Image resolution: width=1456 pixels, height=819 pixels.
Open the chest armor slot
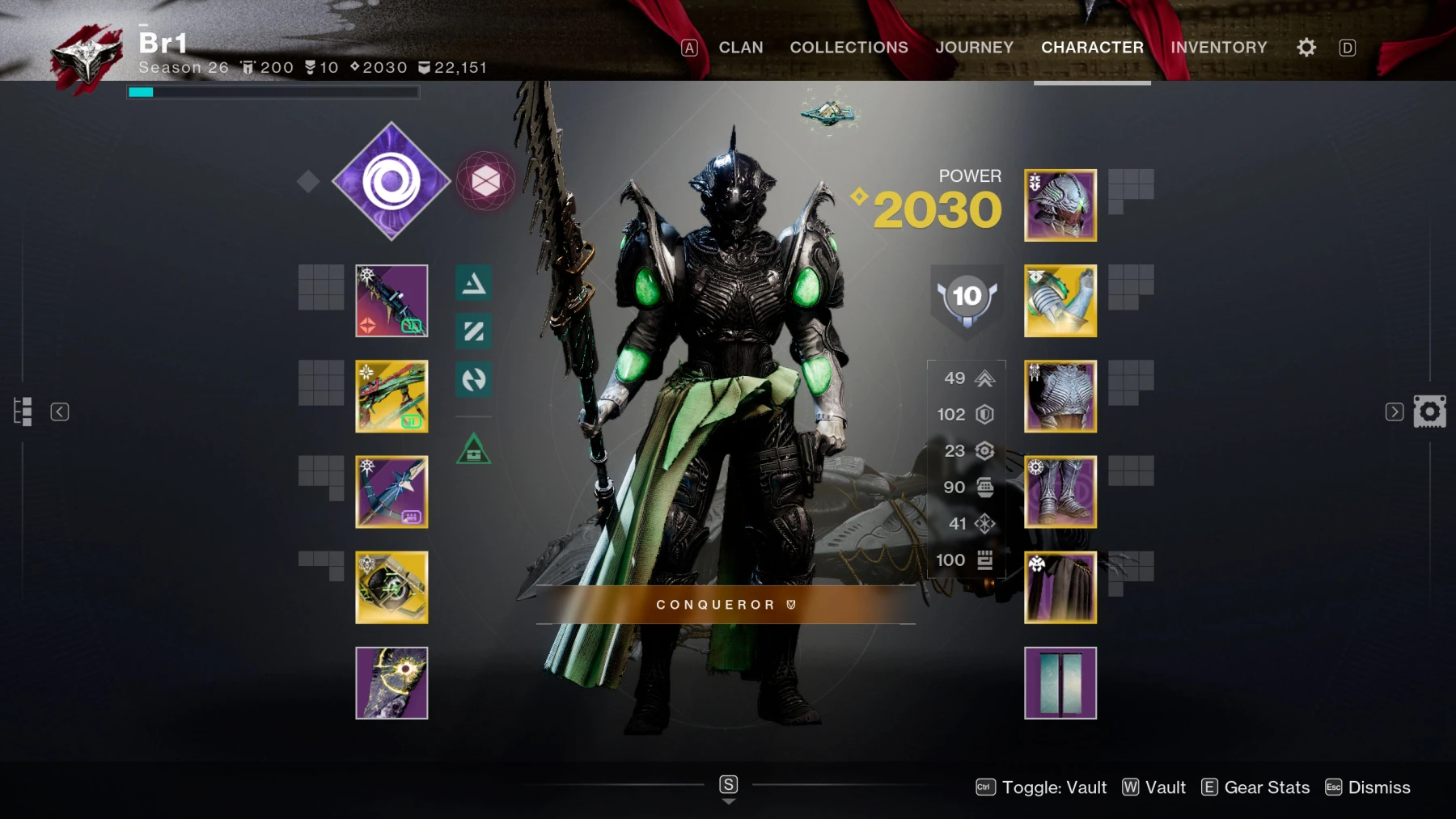coord(1060,395)
